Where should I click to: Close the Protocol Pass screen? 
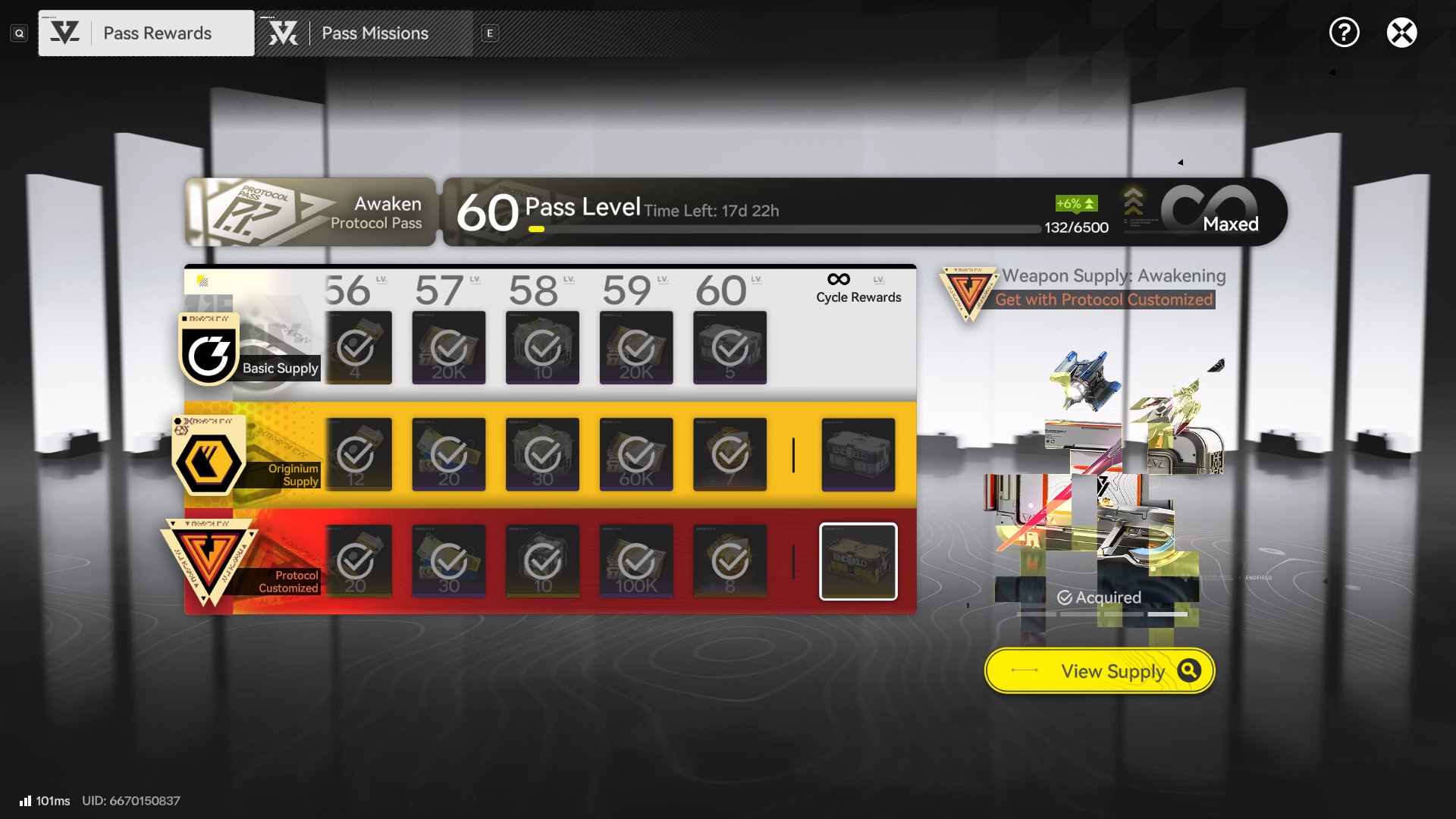coord(1401,33)
